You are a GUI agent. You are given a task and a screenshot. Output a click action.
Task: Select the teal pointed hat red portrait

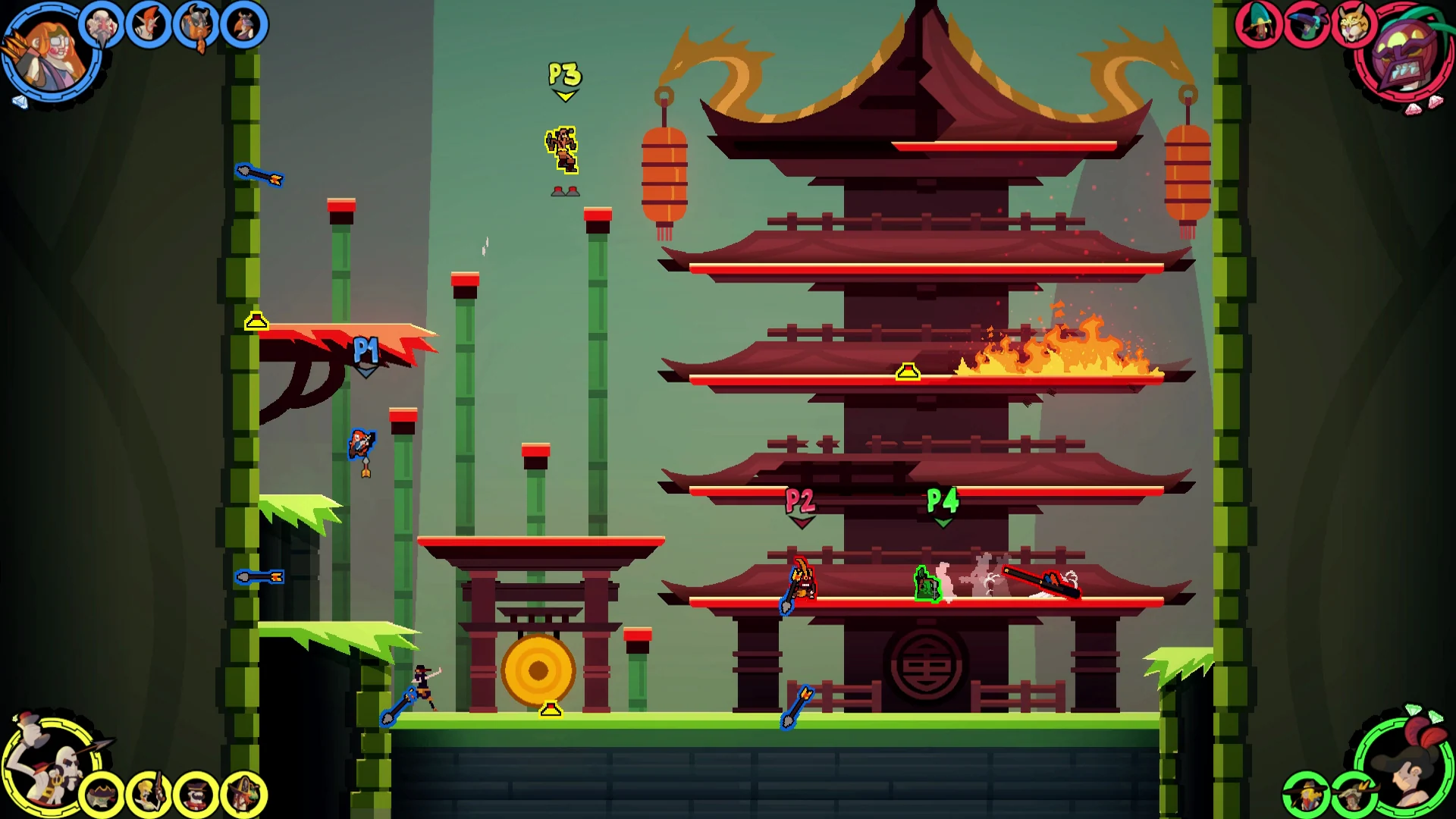coord(1259,25)
